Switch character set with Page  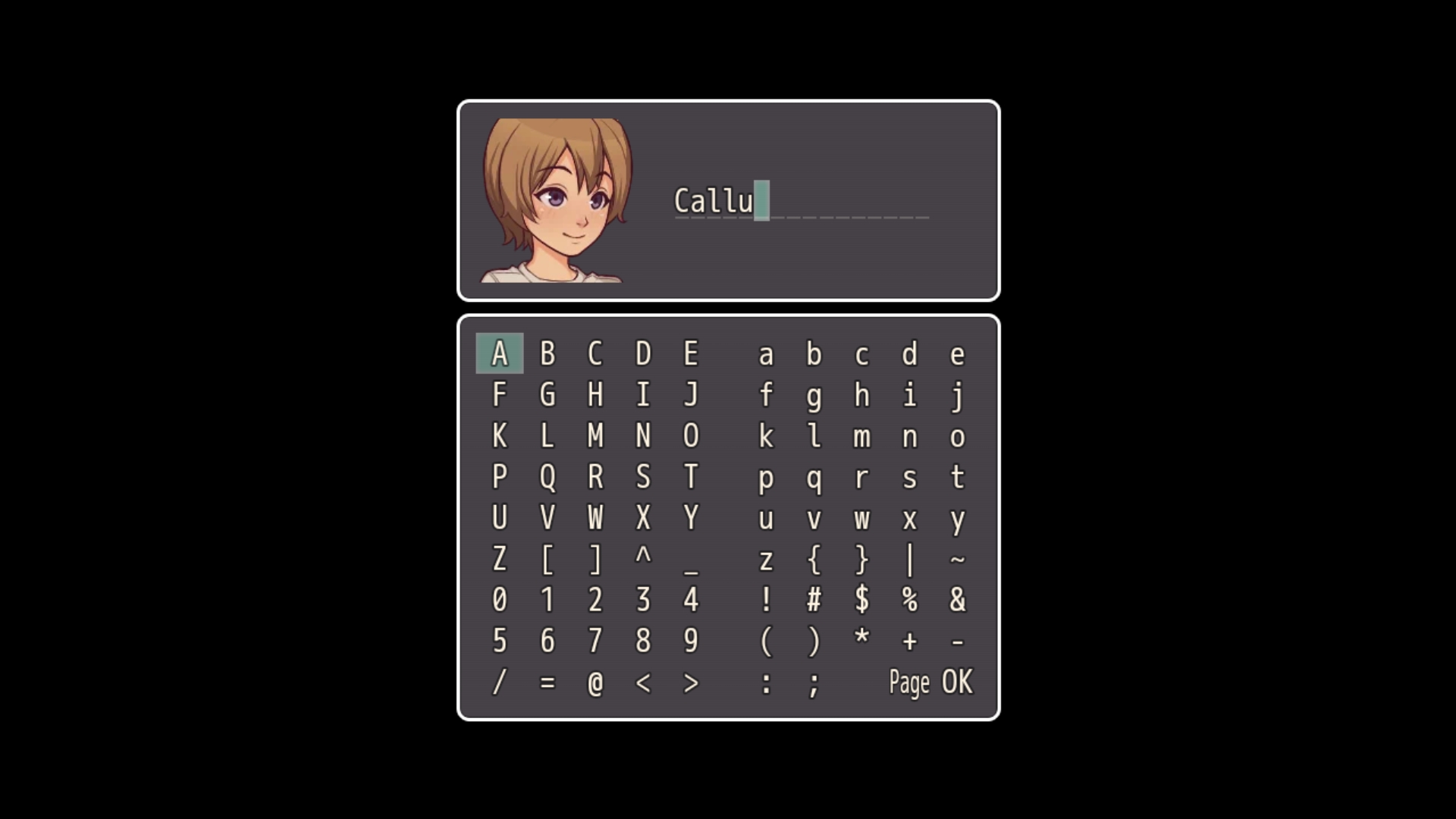[x=908, y=682]
